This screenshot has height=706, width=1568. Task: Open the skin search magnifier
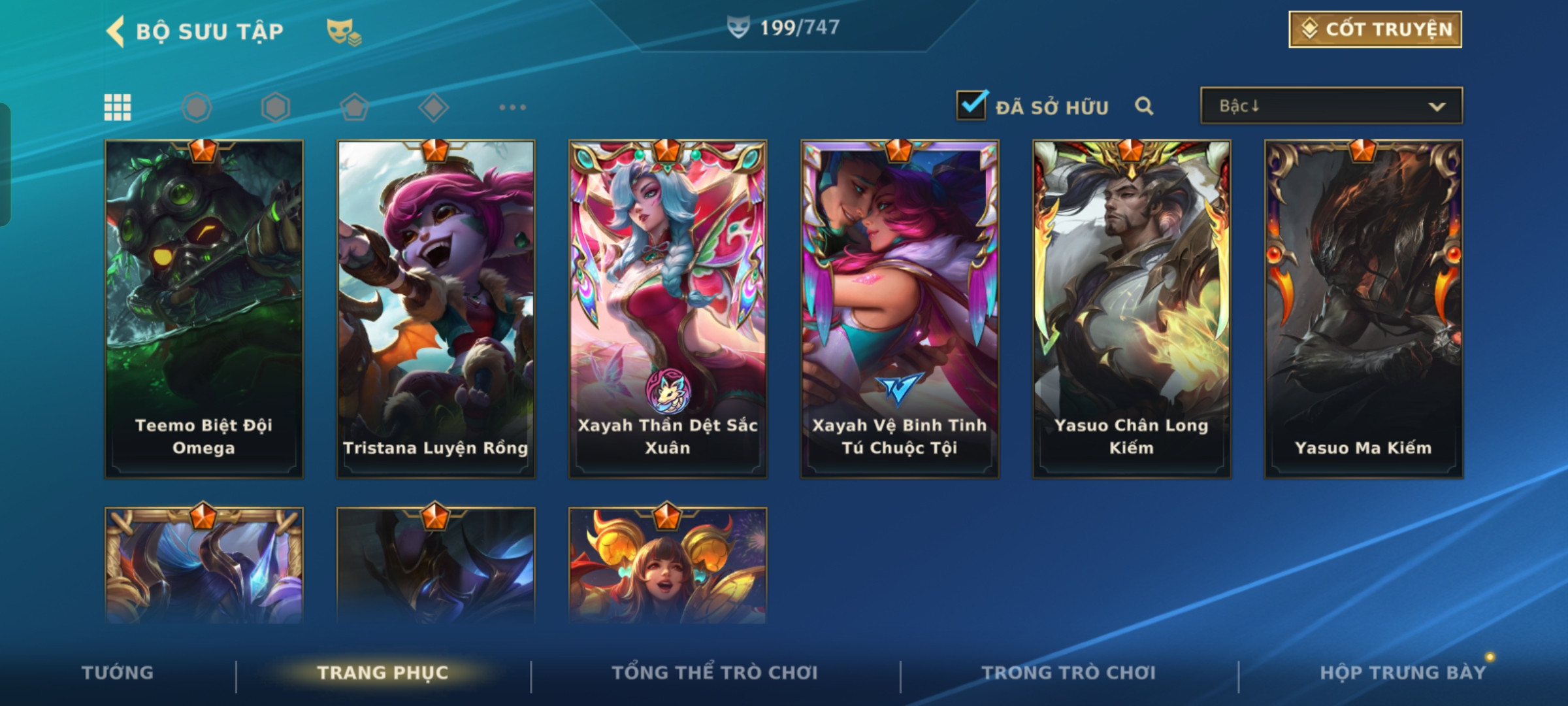[x=1144, y=106]
